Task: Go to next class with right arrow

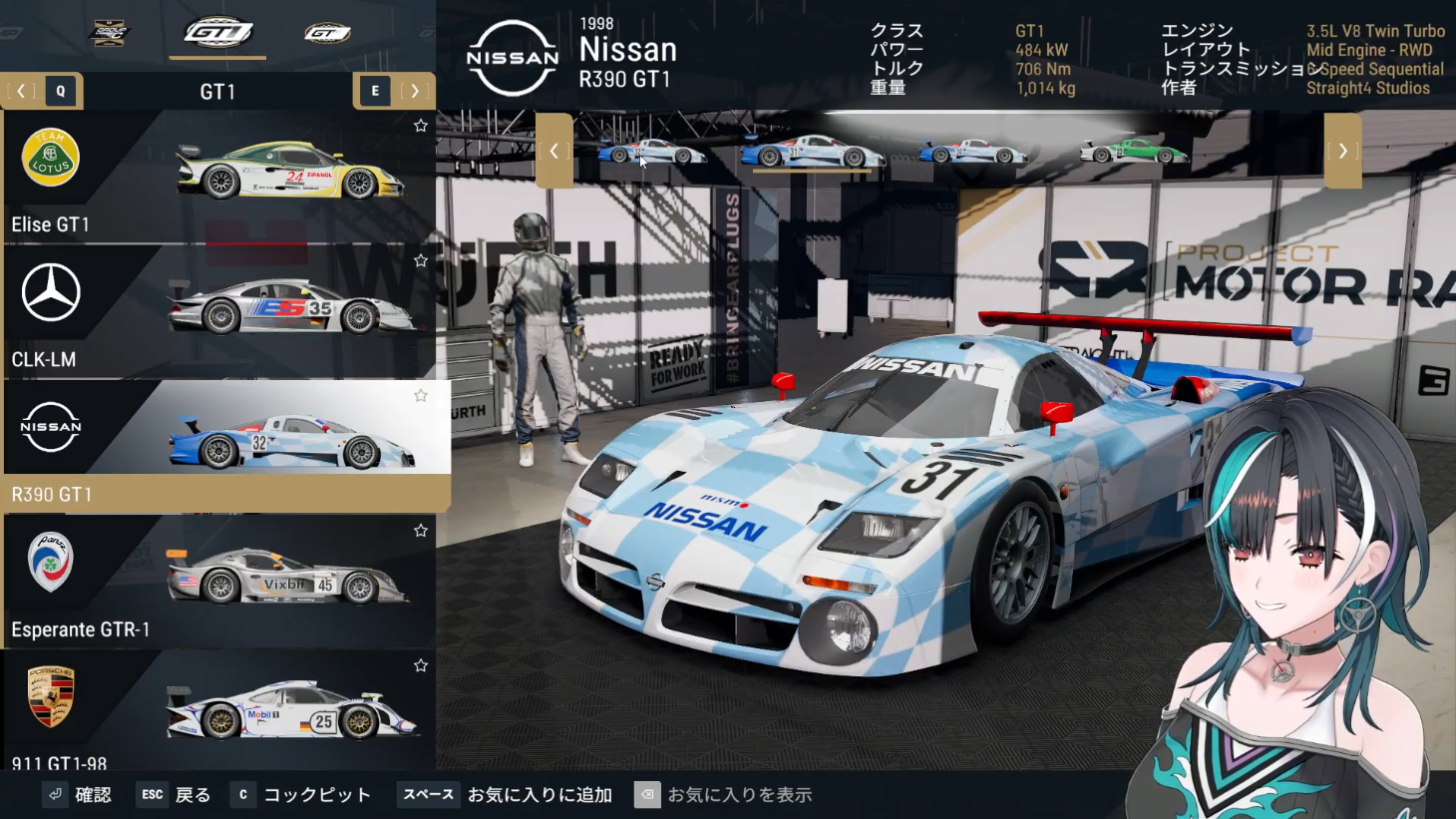Action: [x=415, y=91]
